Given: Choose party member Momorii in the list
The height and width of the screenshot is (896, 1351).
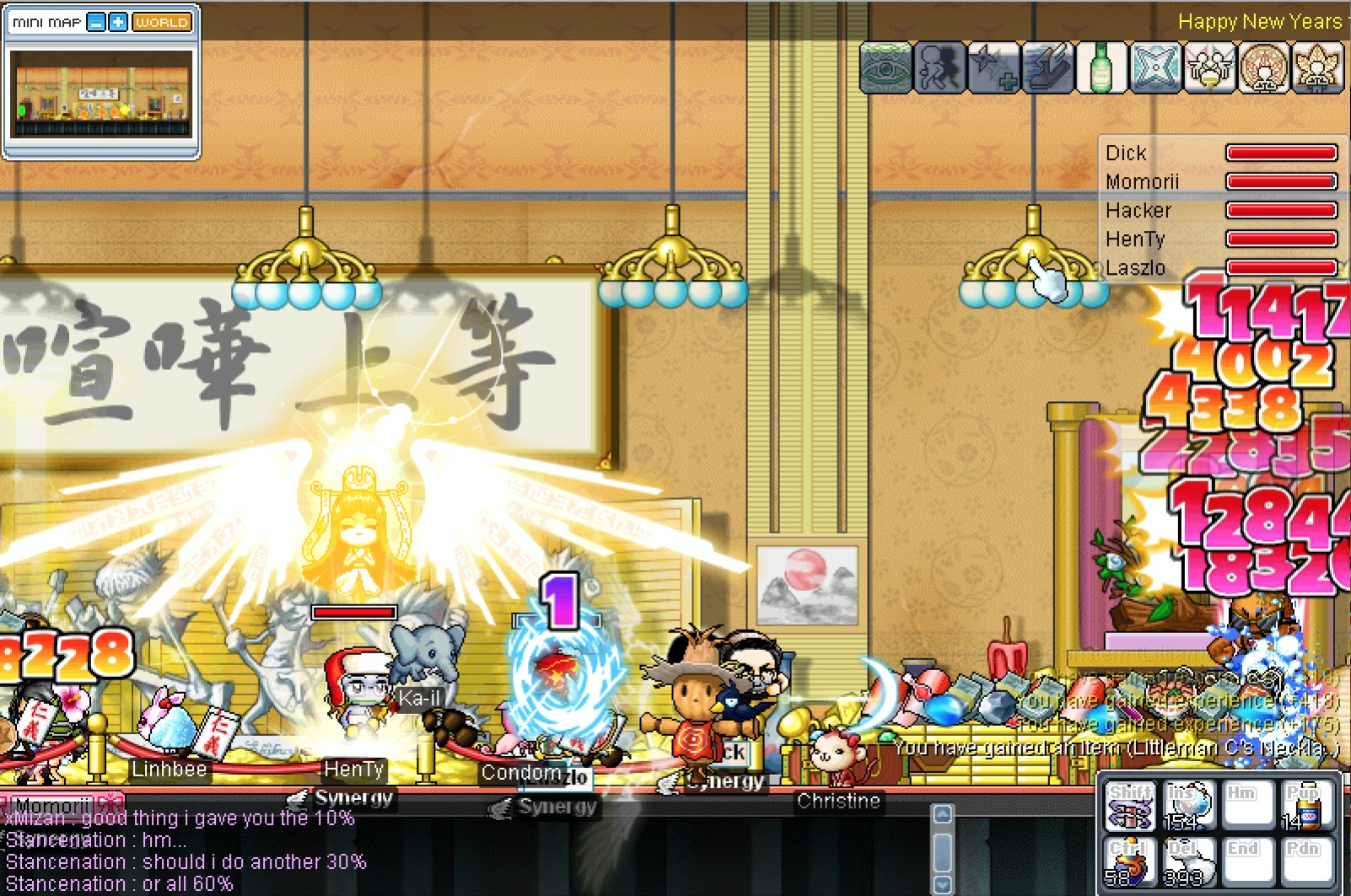Looking at the screenshot, I should [1142, 182].
